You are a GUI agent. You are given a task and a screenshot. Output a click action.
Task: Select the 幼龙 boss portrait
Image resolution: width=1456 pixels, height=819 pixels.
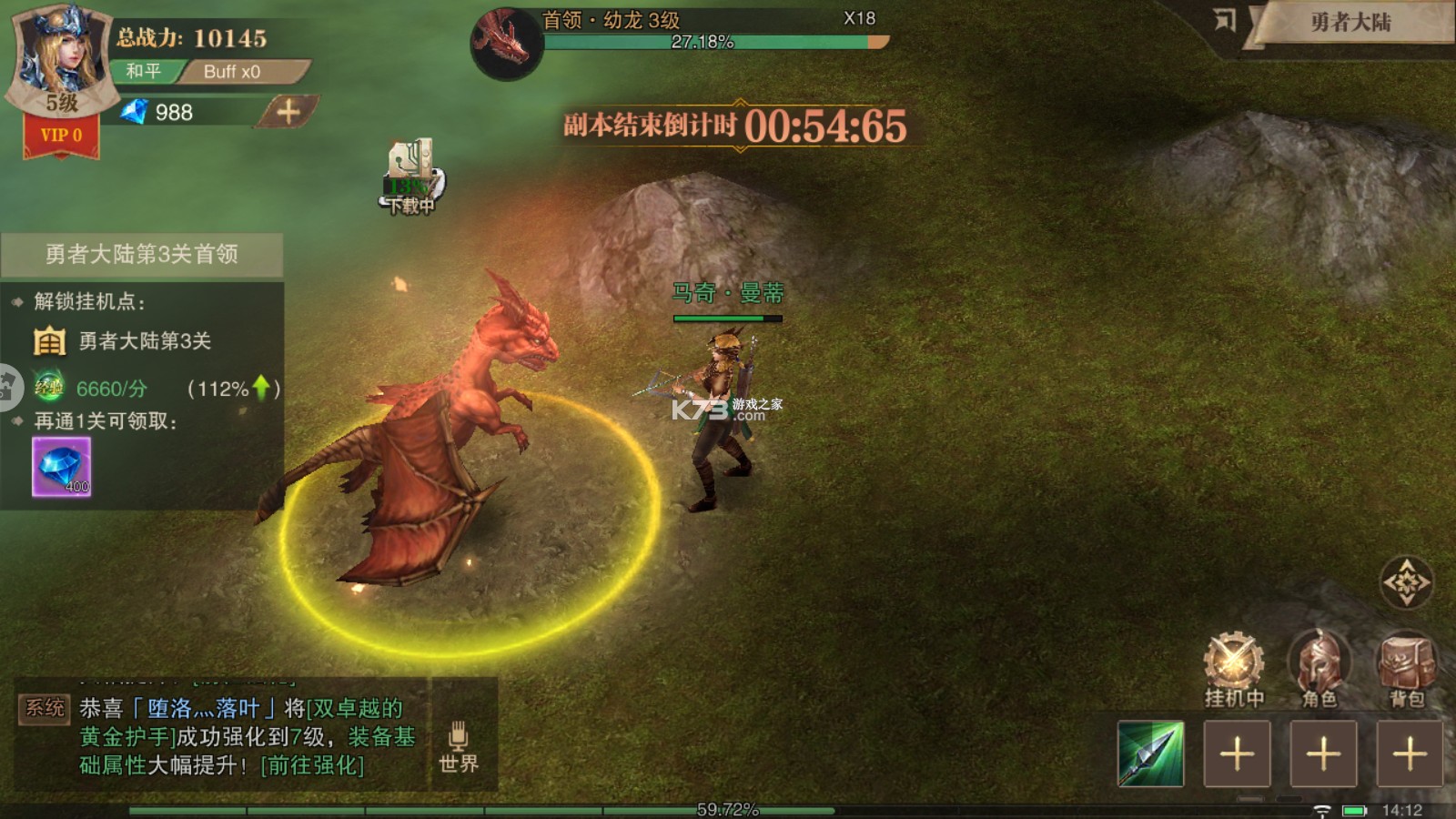tap(506, 43)
